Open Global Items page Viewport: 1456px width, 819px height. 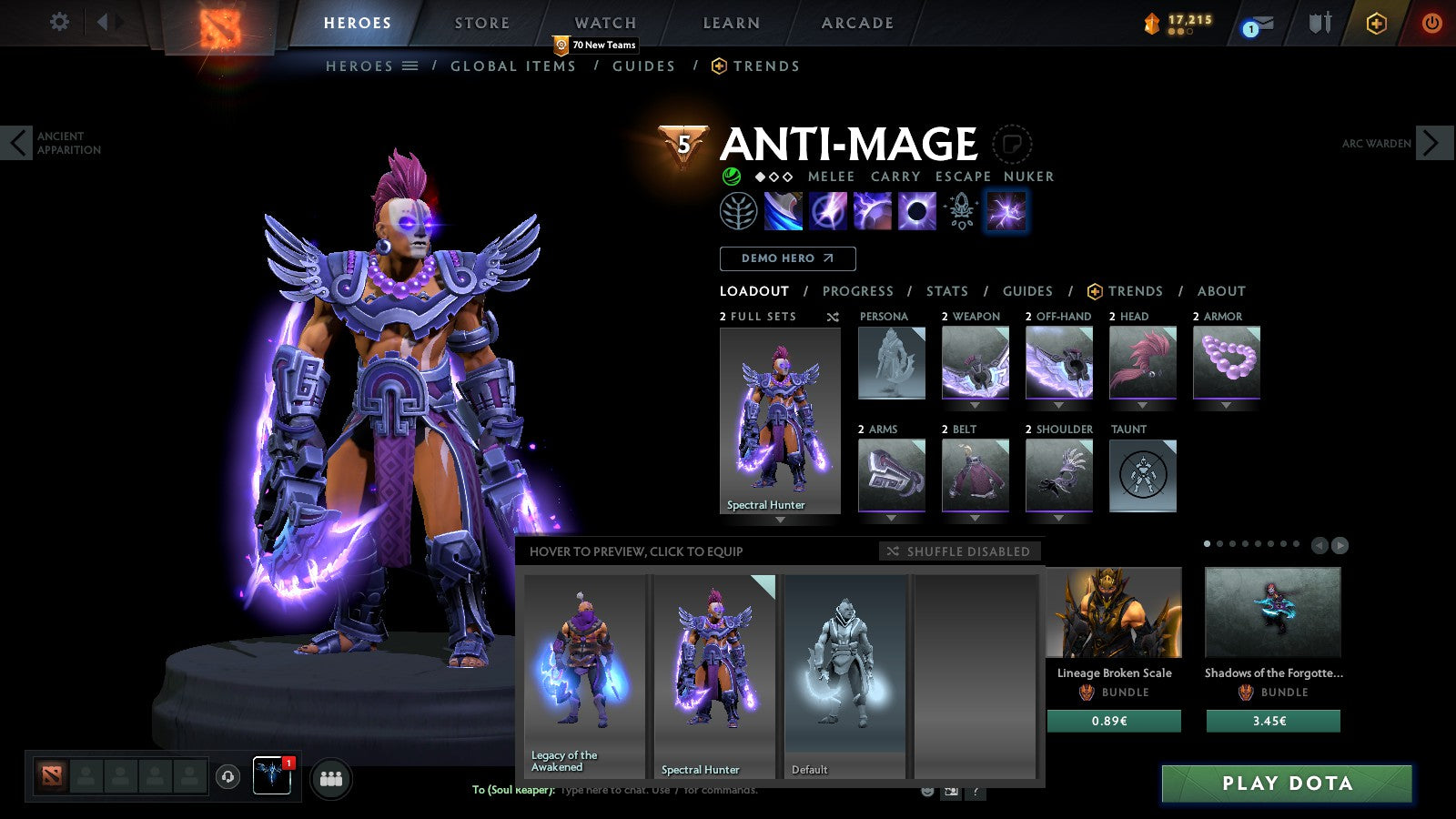click(x=513, y=66)
